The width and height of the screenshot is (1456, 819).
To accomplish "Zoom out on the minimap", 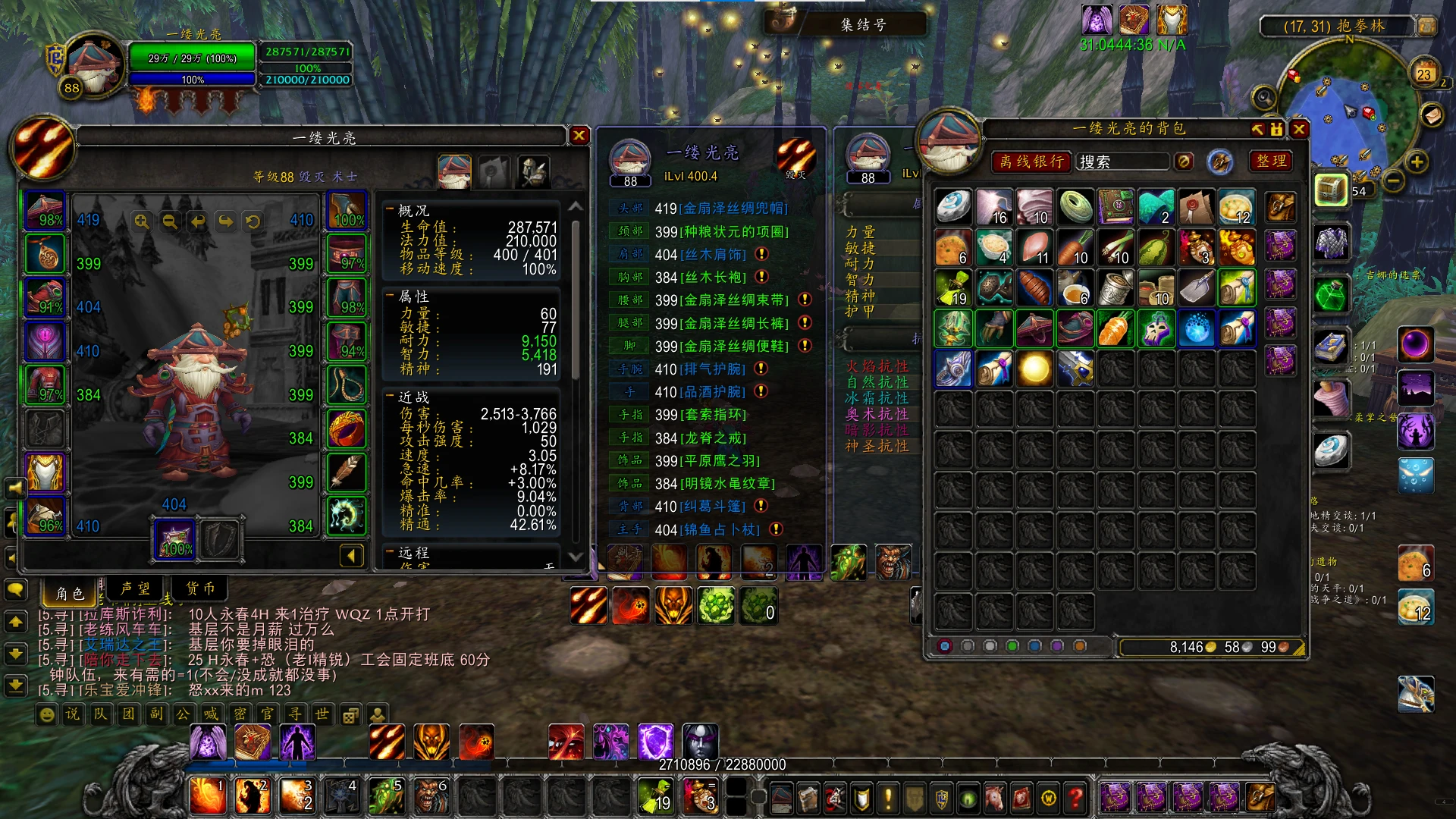I will pyautogui.click(x=1393, y=181).
